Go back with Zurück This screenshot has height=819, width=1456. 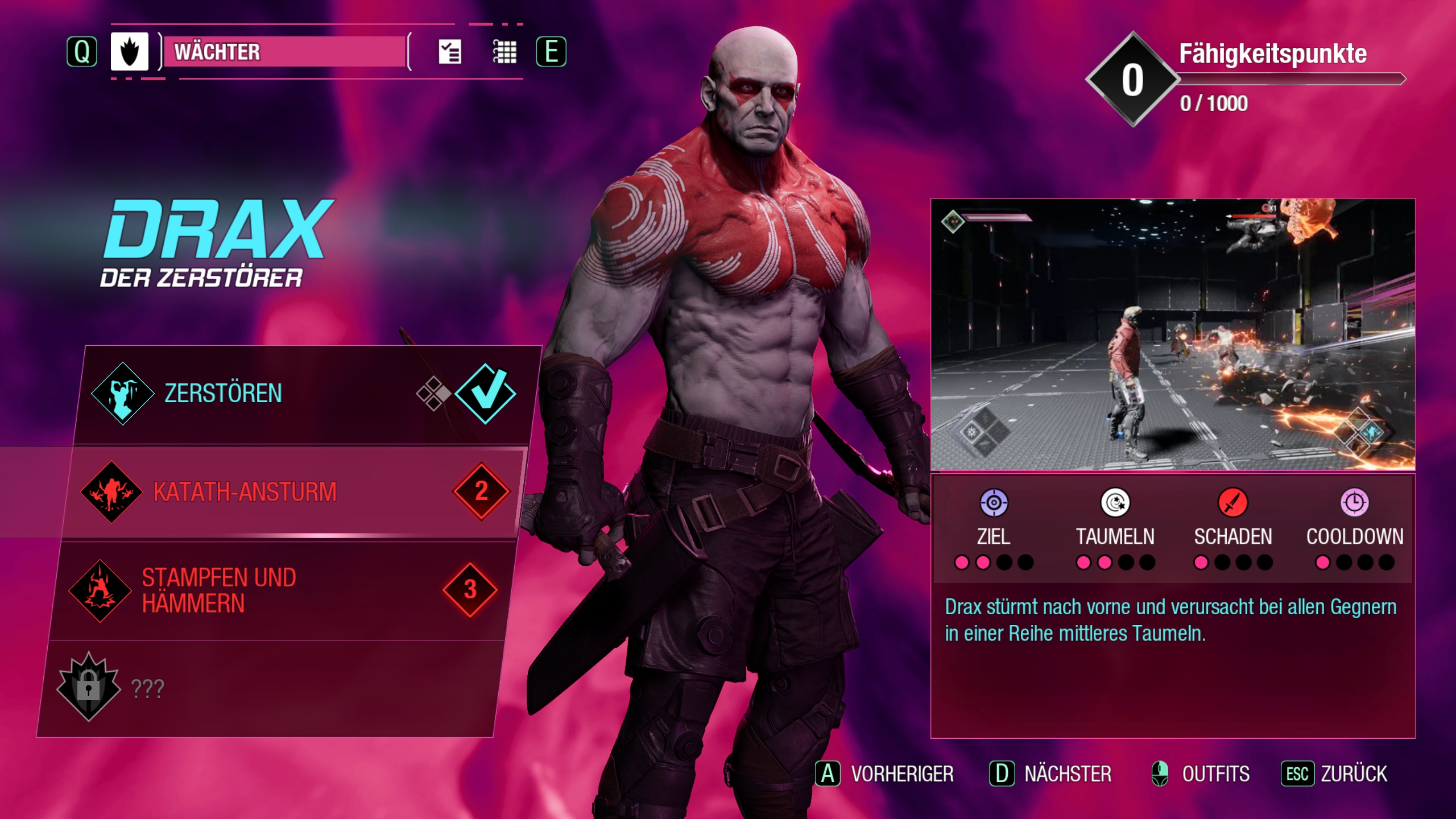[x=1334, y=774]
